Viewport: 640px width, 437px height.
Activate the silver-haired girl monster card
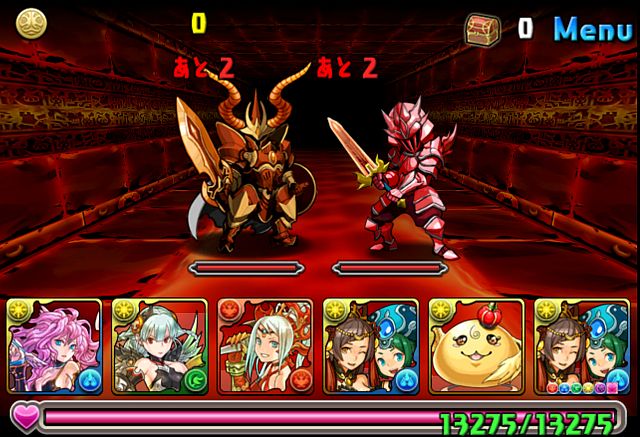point(160,347)
